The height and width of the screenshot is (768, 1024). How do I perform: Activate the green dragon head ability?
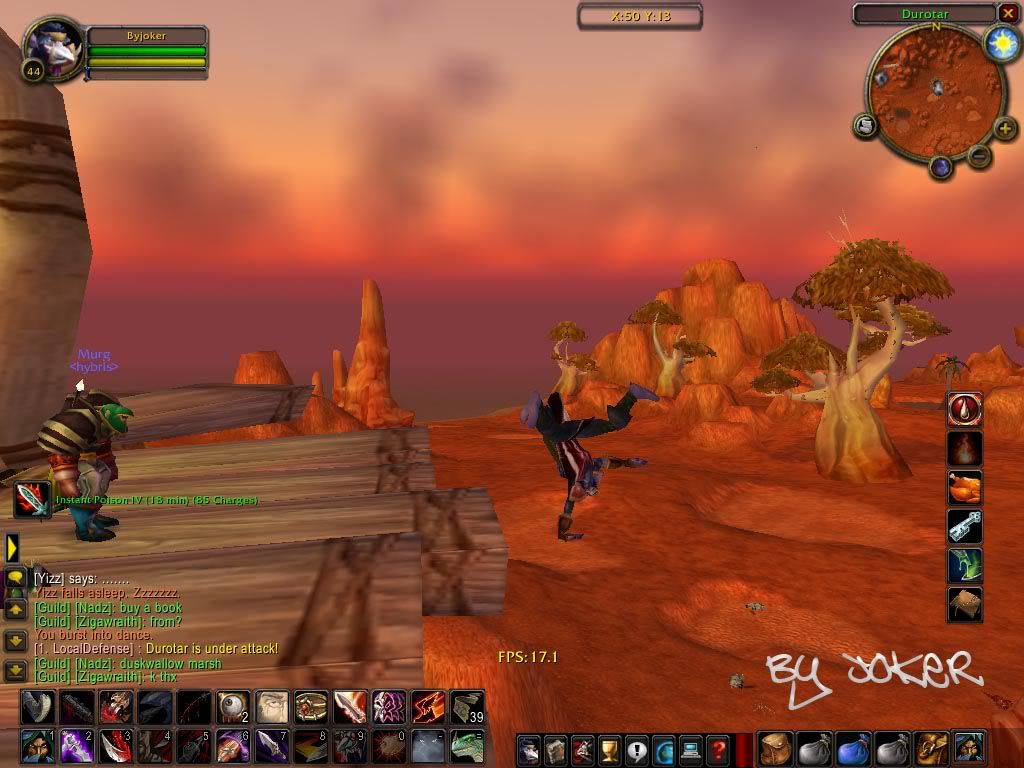coord(467,746)
